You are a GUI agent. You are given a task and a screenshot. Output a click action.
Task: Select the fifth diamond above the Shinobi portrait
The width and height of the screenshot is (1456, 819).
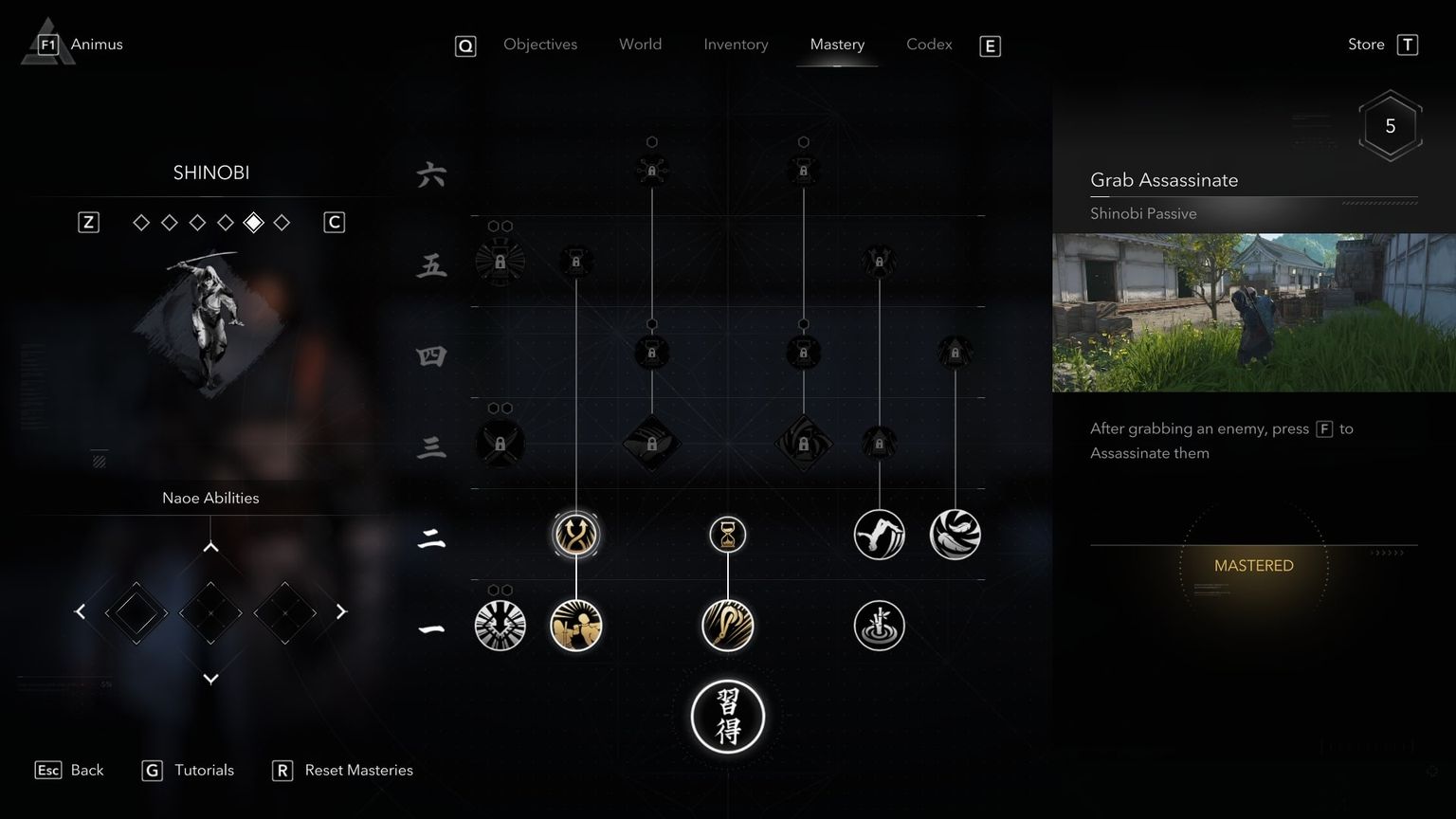(x=253, y=222)
